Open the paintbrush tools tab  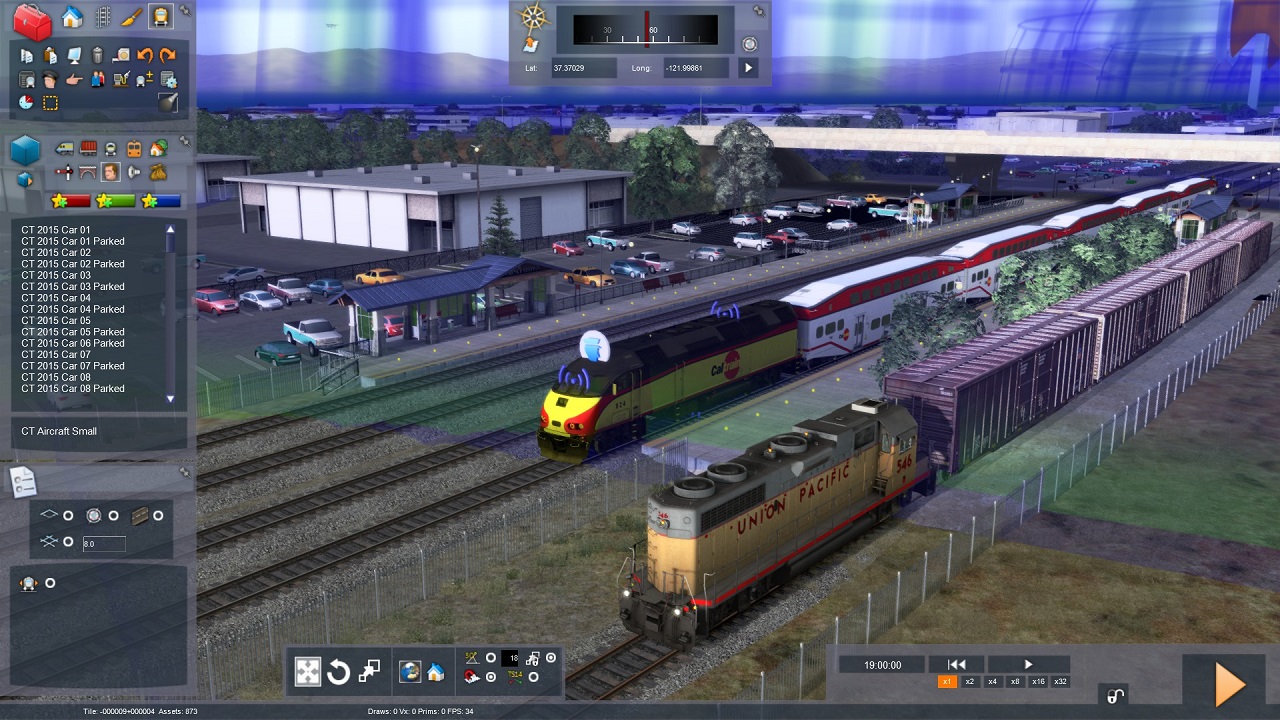131,17
